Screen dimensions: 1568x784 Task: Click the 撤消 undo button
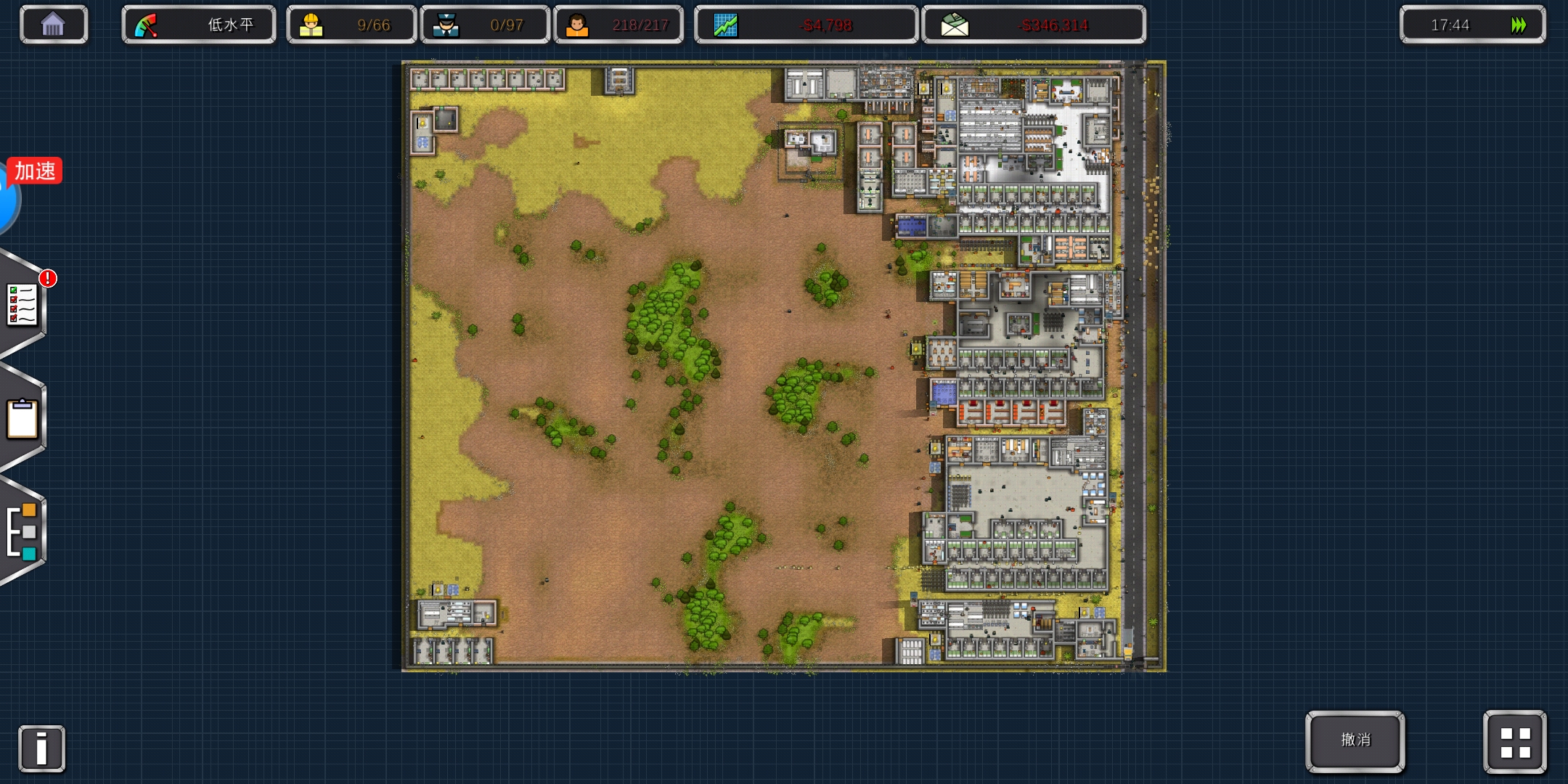point(1355,740)
